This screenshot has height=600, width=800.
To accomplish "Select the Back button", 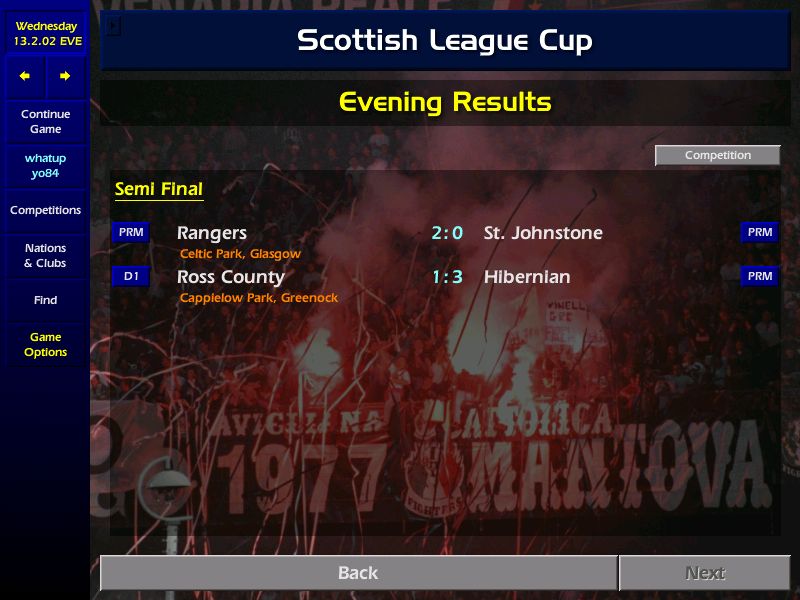I will click(x=358, y=573).
